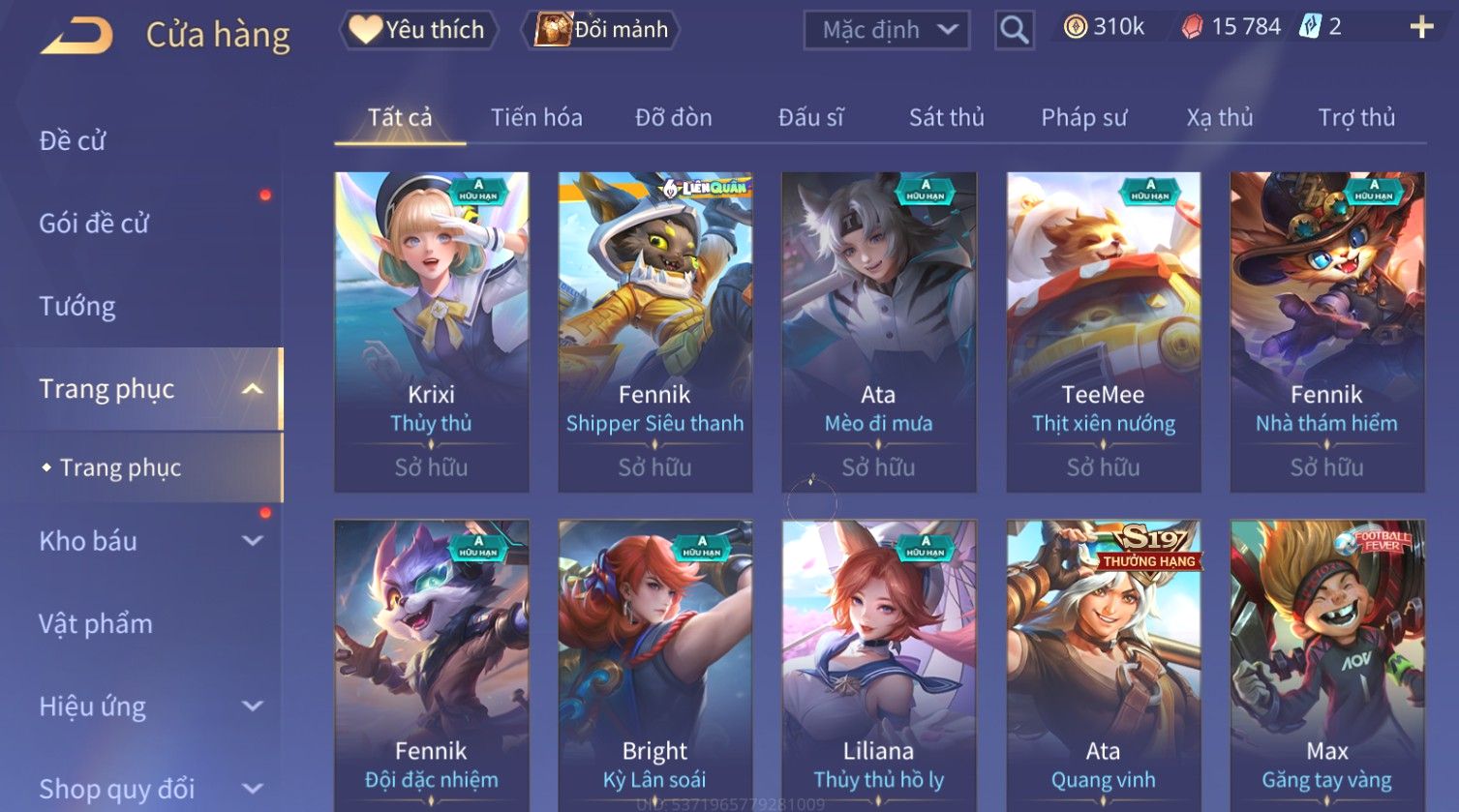Add currency with the plus button

tap(1420, 27)
